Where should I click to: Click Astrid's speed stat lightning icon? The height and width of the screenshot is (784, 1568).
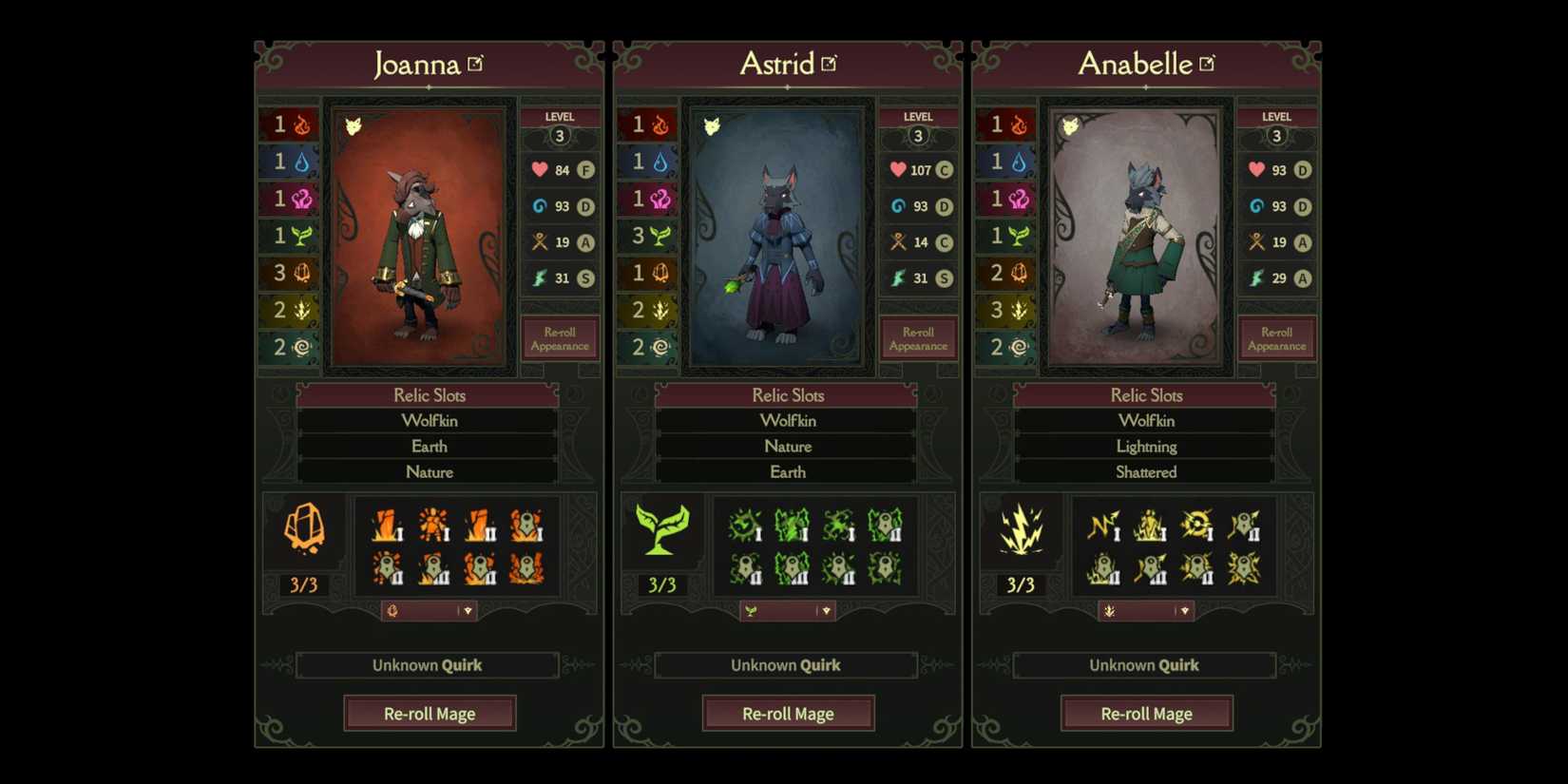click(898, 277)
